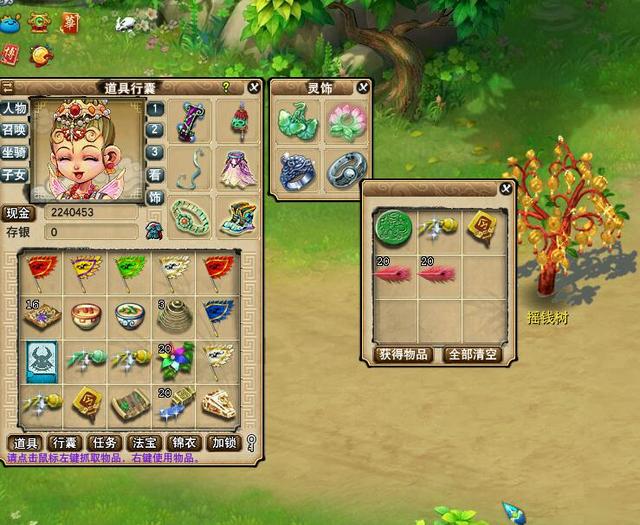Select the 法宝 treasure tab
The image size is (640, 525).
[x=144, y=442]
